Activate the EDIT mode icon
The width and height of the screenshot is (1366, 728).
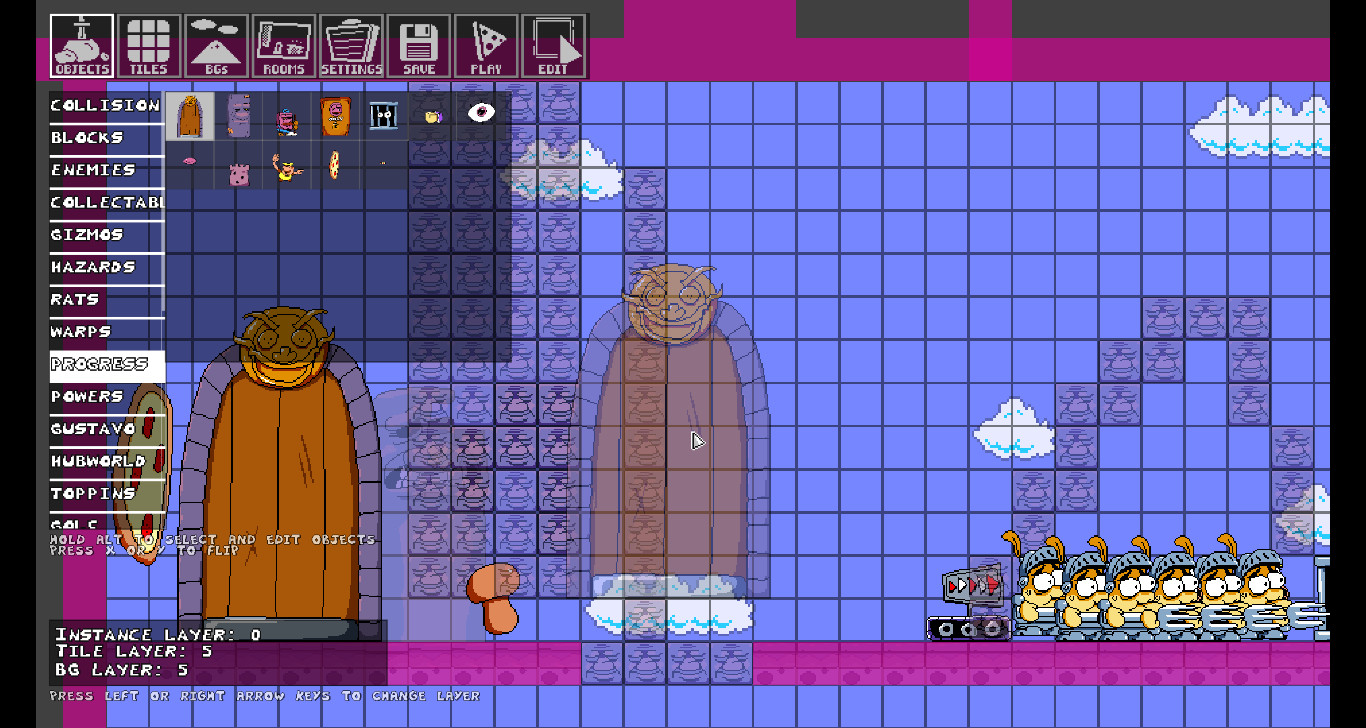click(554, 44)
